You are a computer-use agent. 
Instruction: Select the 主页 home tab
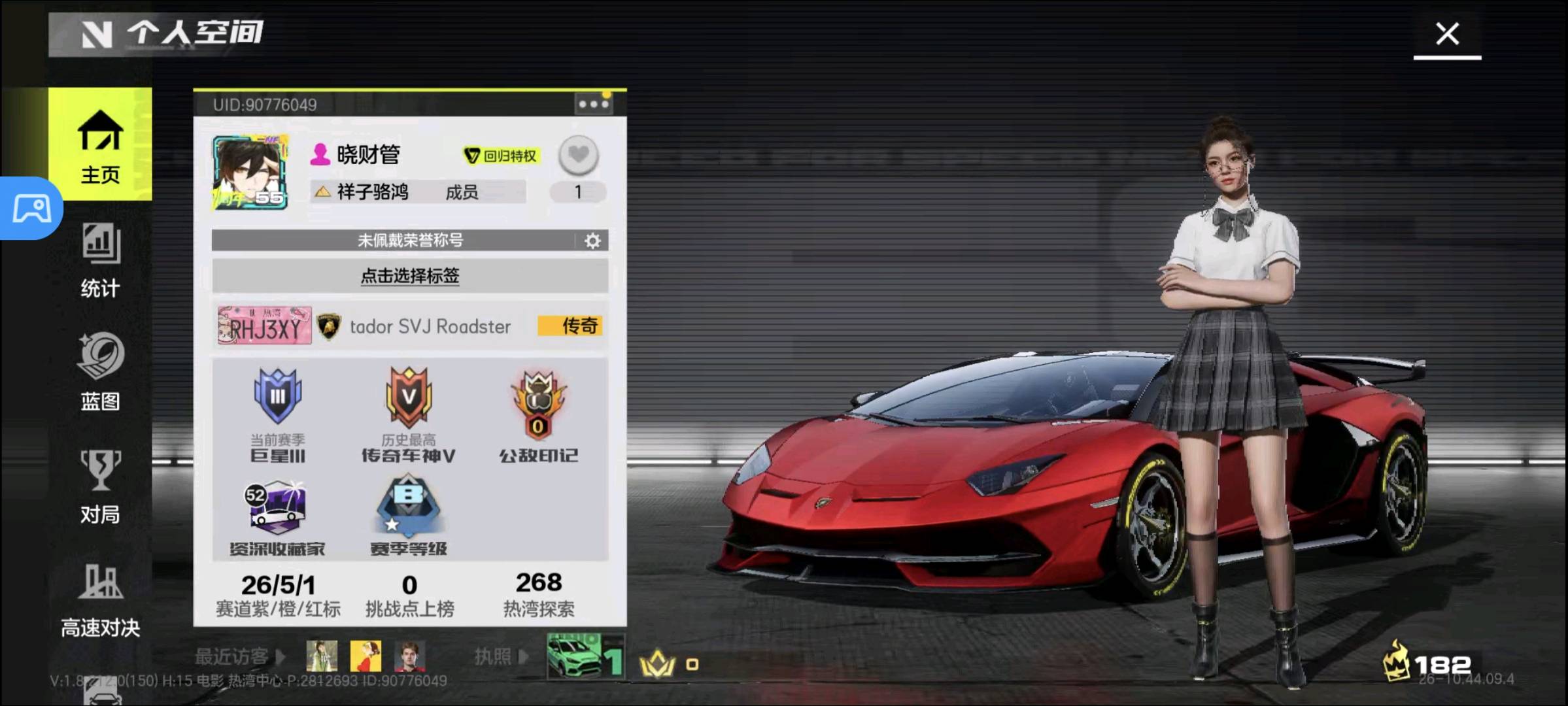click(100, 145)
